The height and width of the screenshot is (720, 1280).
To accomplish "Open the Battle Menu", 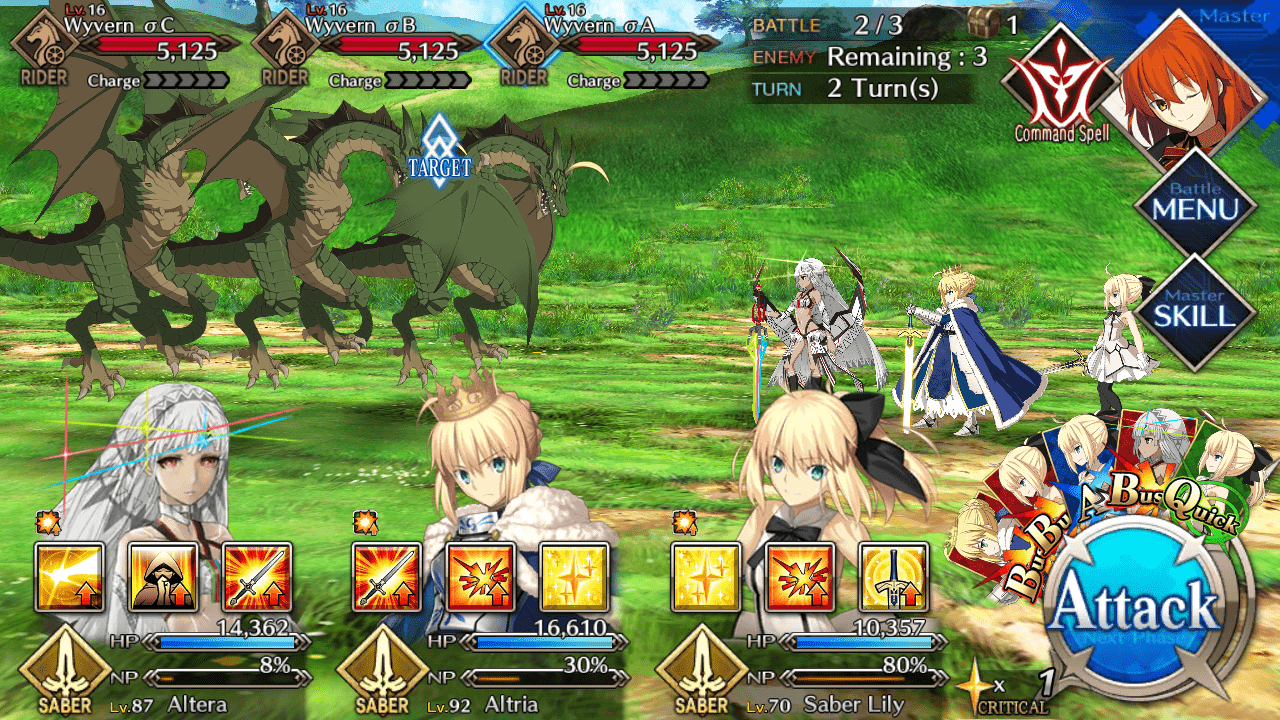I will pos(1195,203).
